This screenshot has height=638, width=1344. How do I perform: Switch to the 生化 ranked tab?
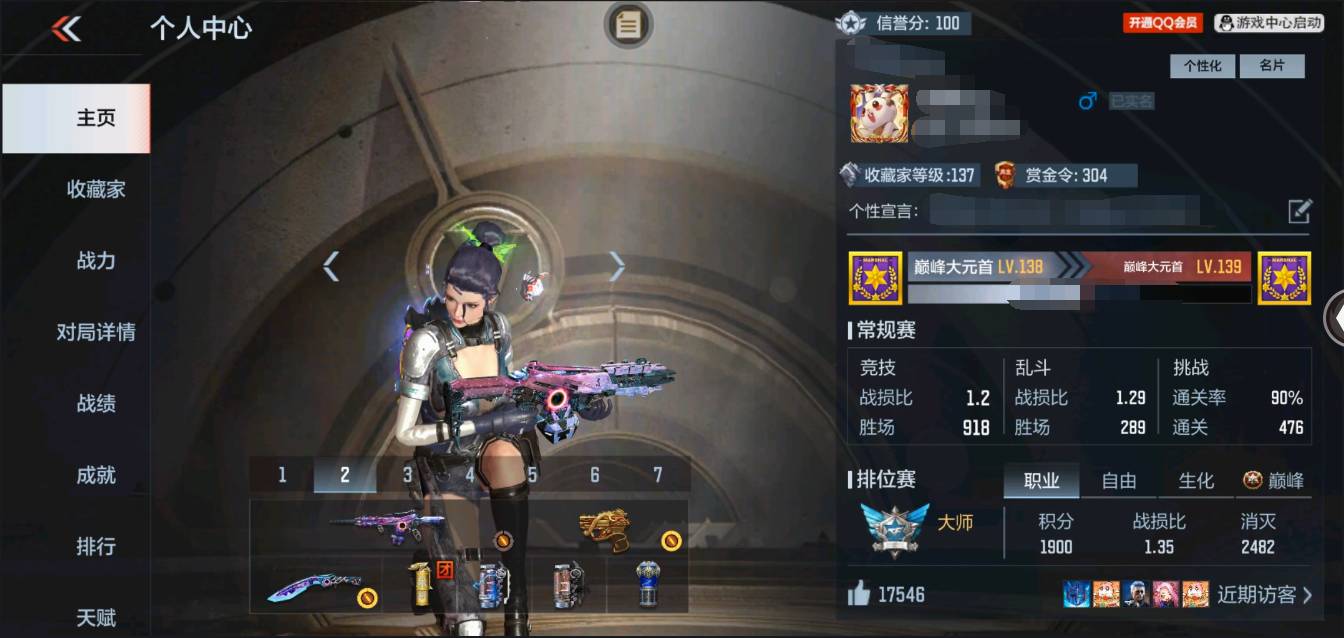(x=1196, y=481)
